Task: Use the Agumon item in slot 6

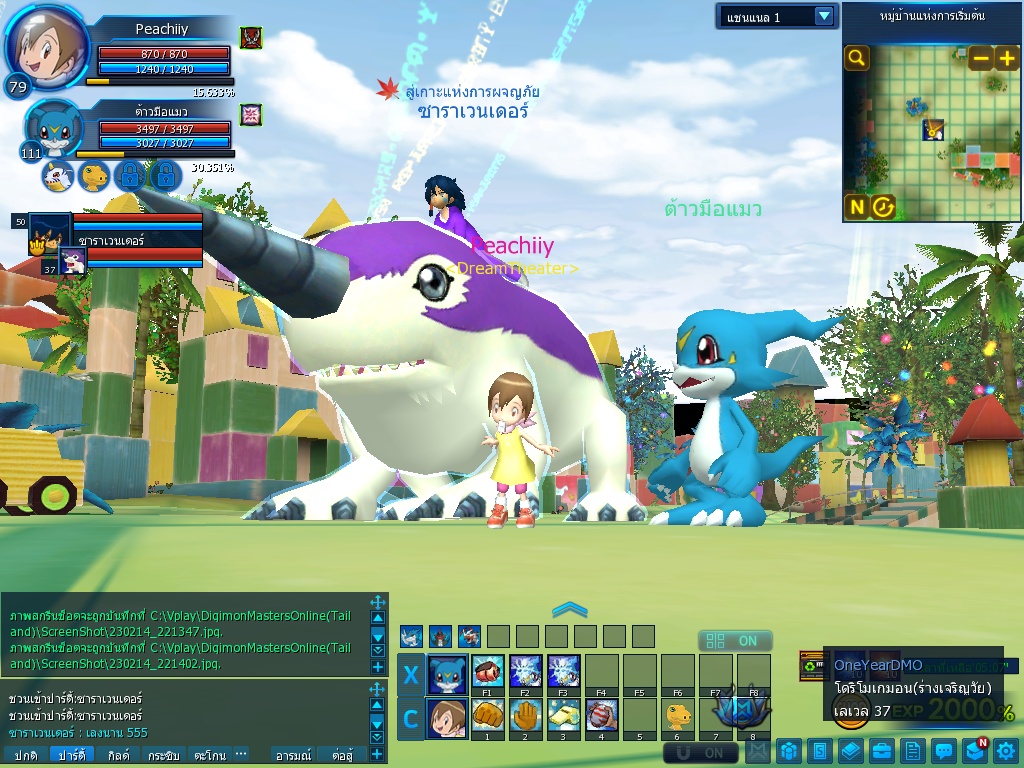Action: coord(678,716)
